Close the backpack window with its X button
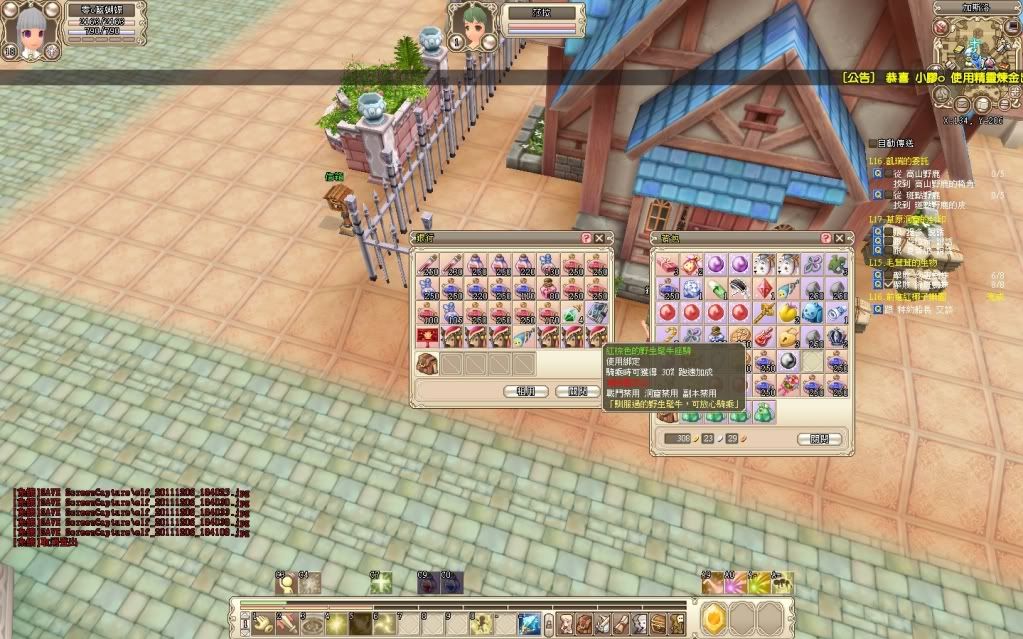The height and width of the screenshot is (639, 1023). click(x=839, y=238)
